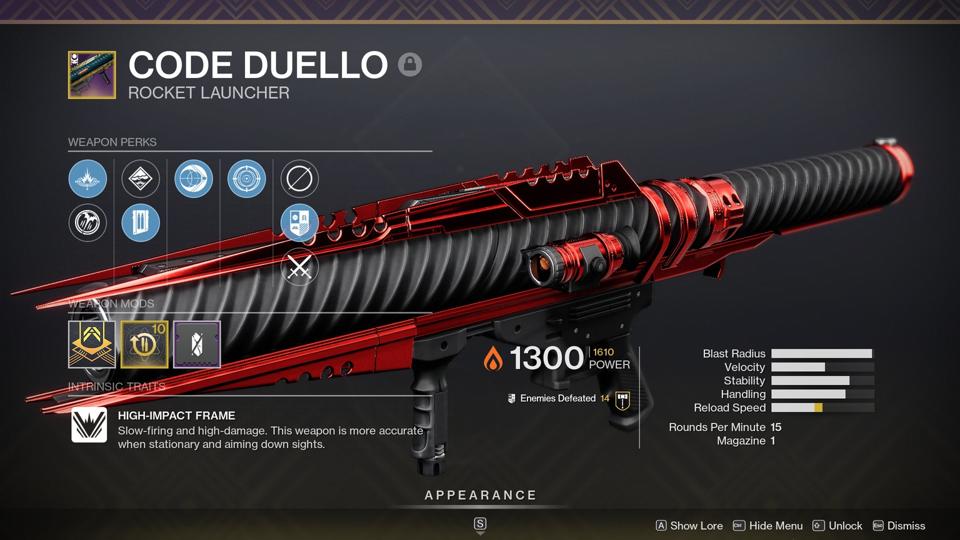
Task: Open the purple-bordered crystal mod slot
Action: click(197, 344)
